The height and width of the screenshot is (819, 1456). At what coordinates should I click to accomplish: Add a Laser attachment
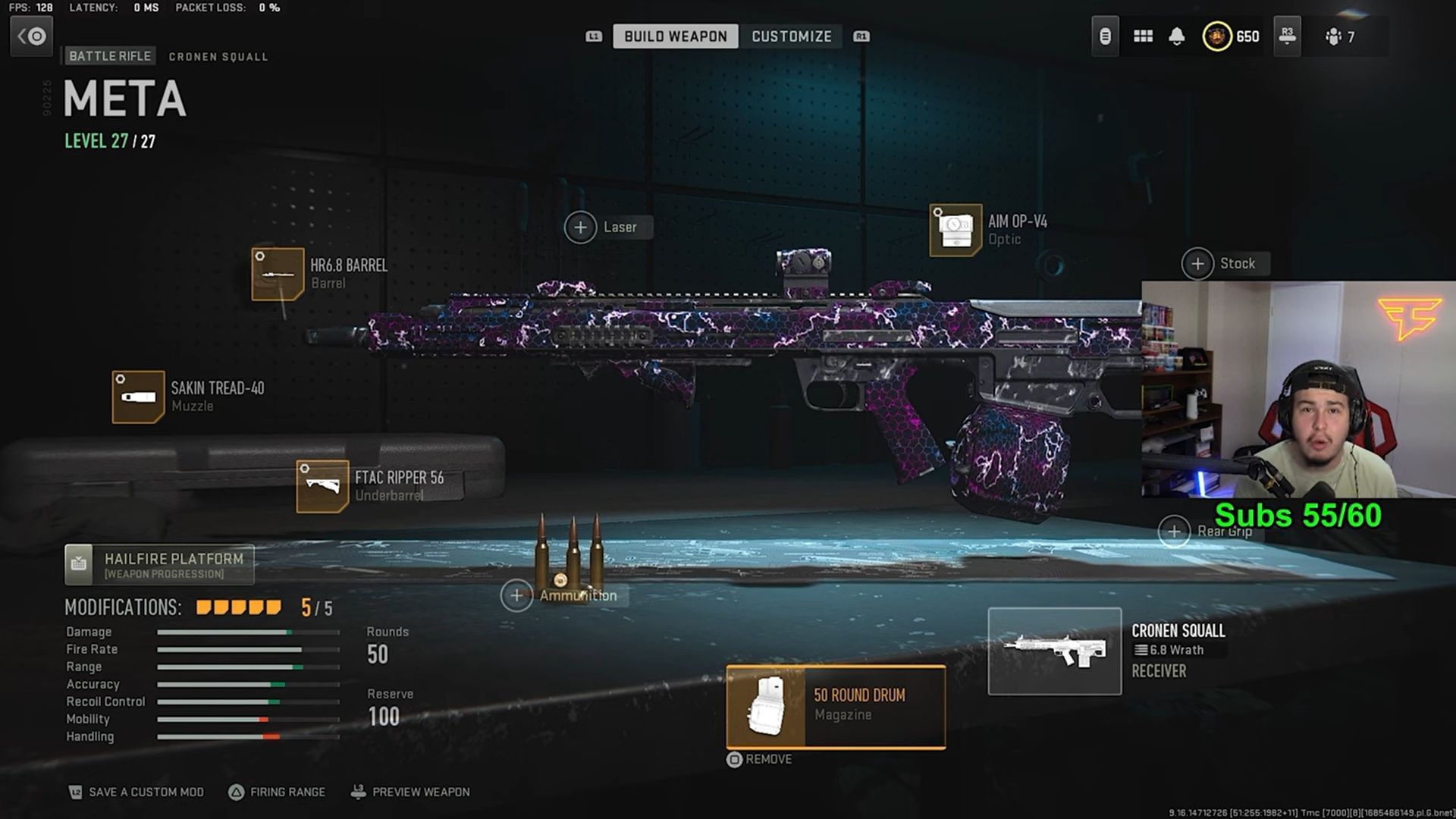(581, 227)
